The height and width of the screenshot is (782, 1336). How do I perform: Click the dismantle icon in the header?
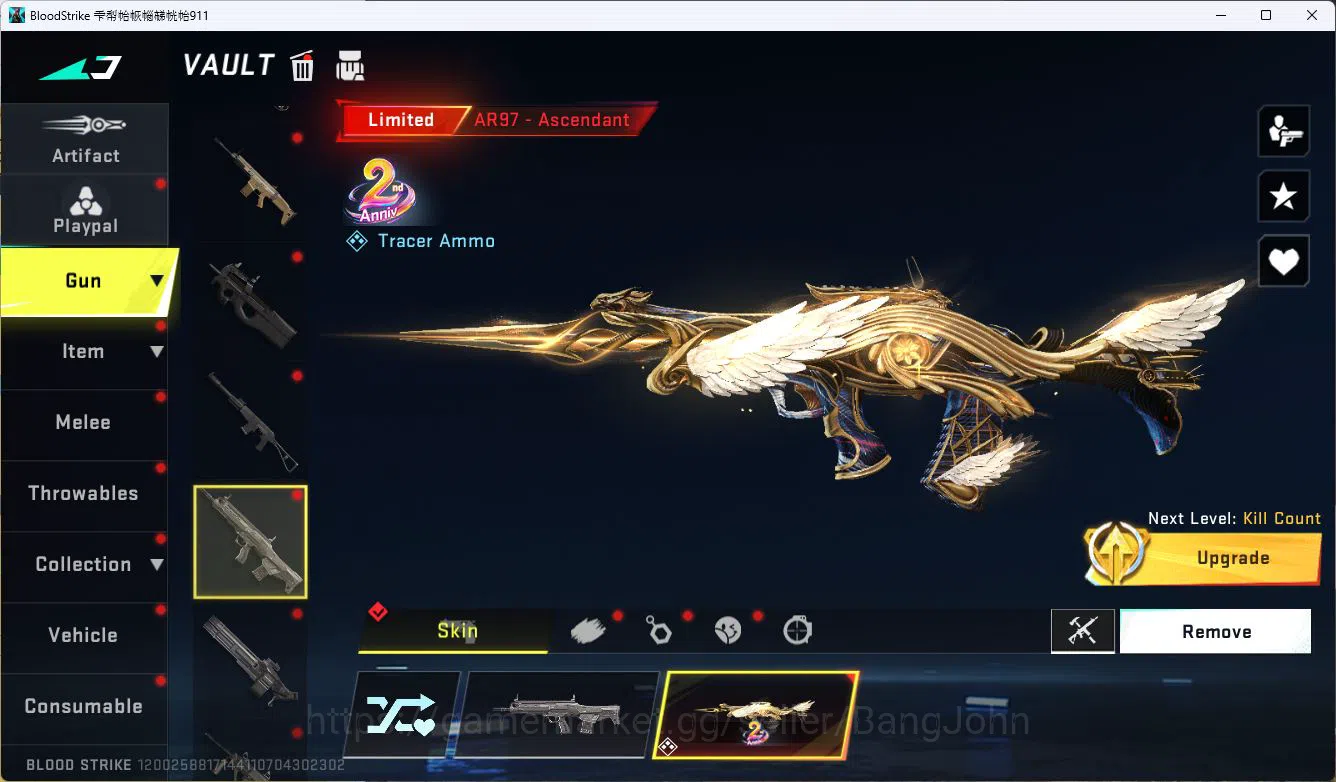[x=349, y=64]
